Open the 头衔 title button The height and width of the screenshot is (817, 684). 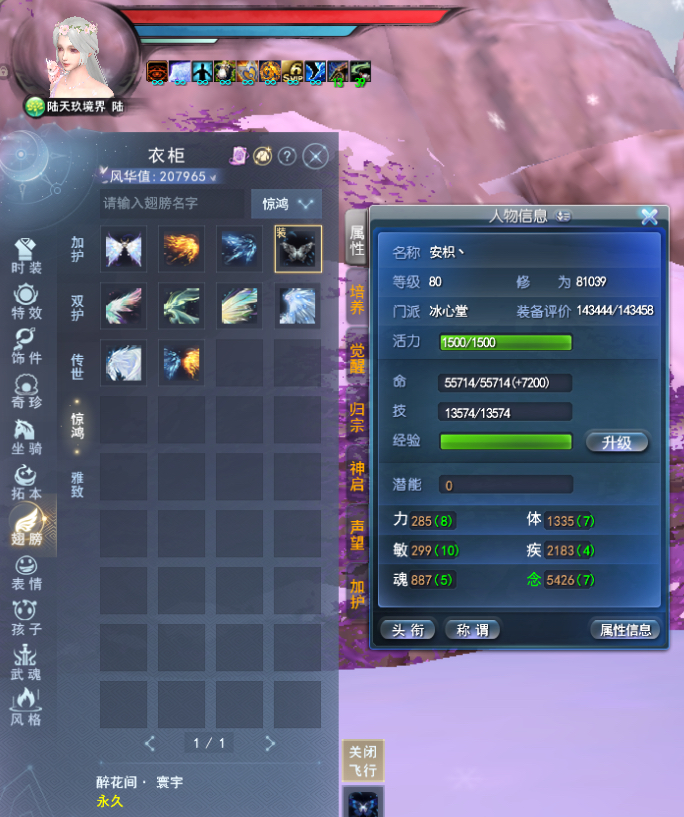tap(407, 629)
